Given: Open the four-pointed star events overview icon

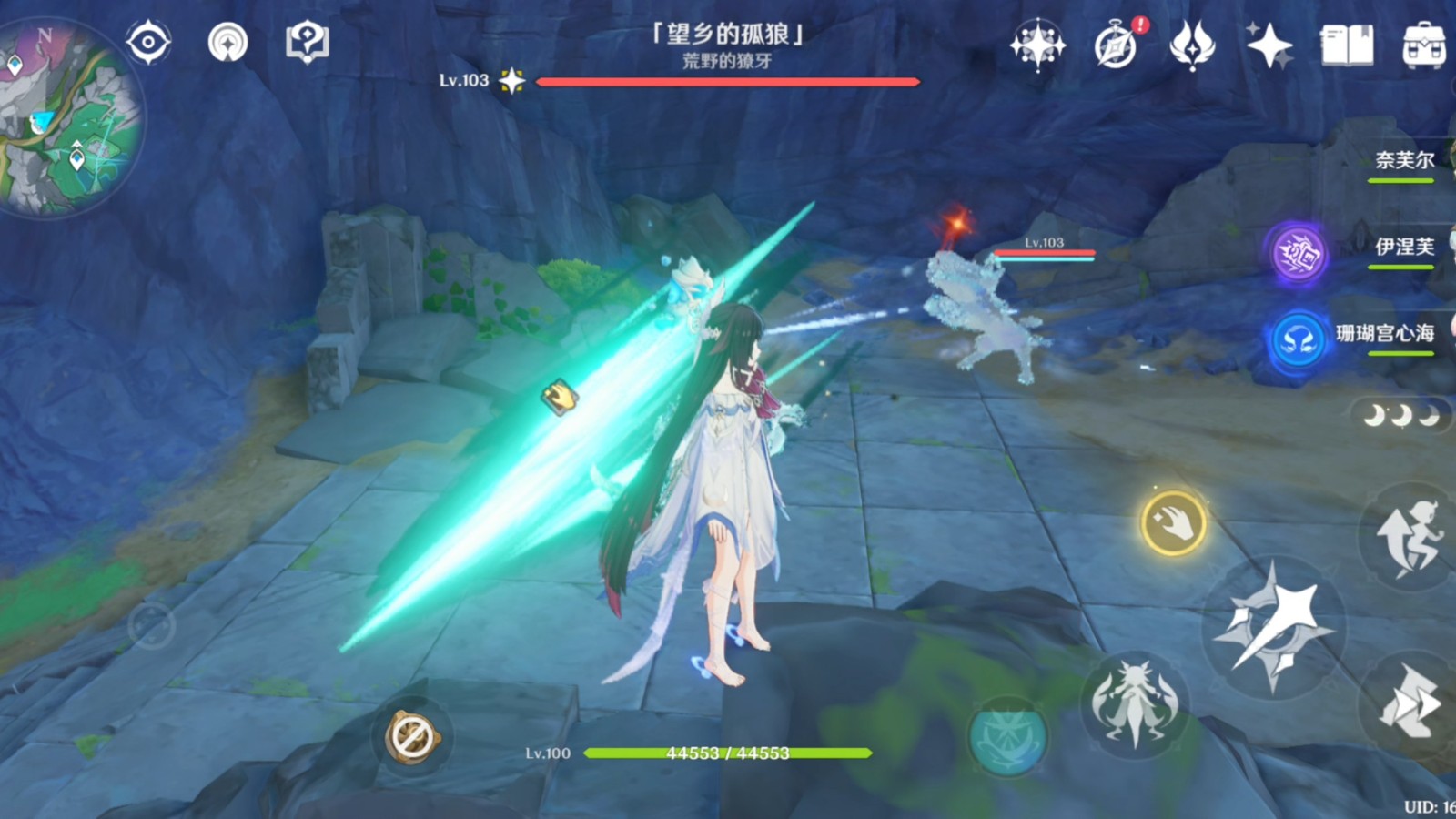Looking at the screenshot, I should click(1037, 43).
